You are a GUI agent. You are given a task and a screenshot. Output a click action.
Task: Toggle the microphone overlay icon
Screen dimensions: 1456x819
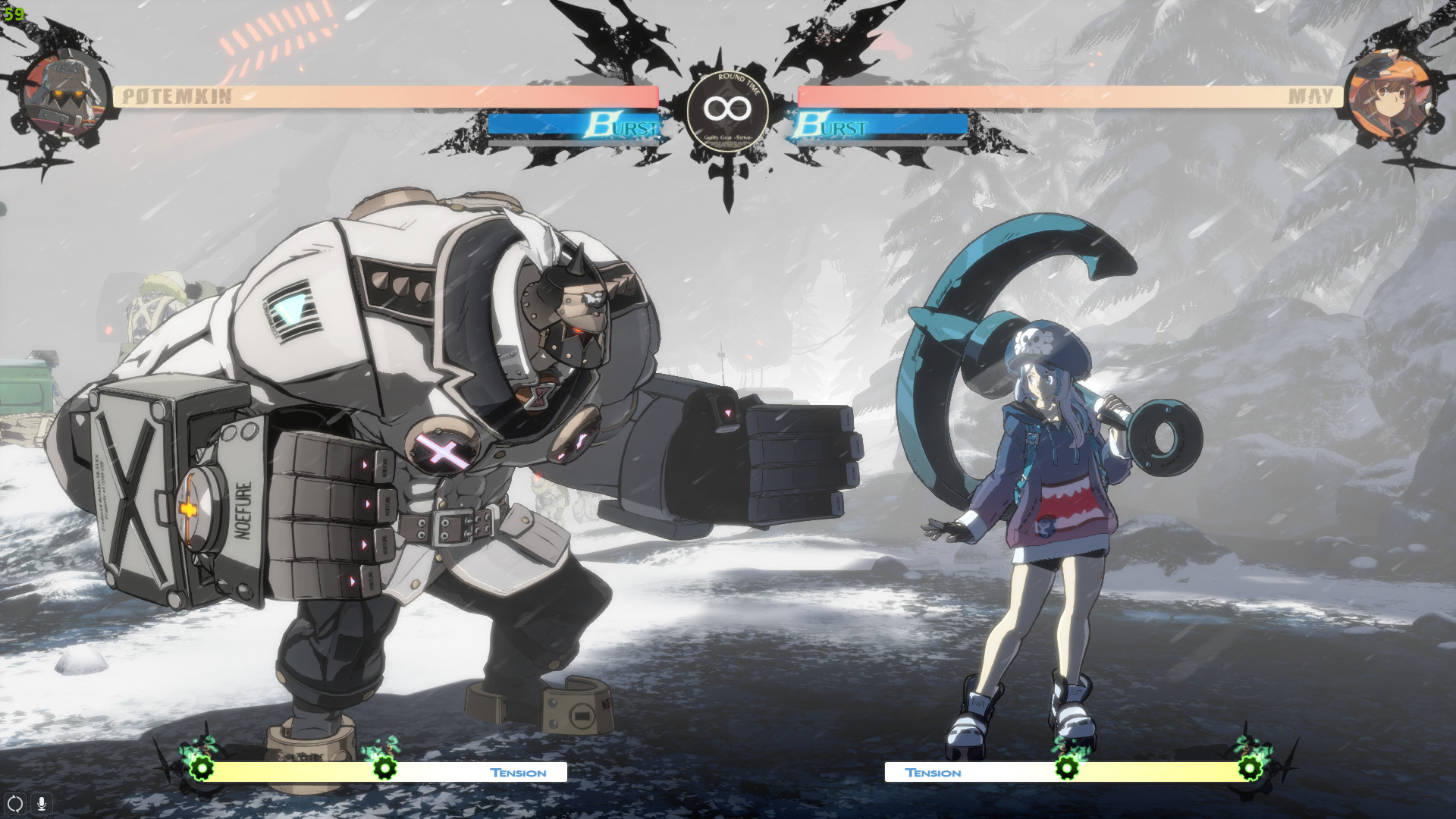coord(40,805)
